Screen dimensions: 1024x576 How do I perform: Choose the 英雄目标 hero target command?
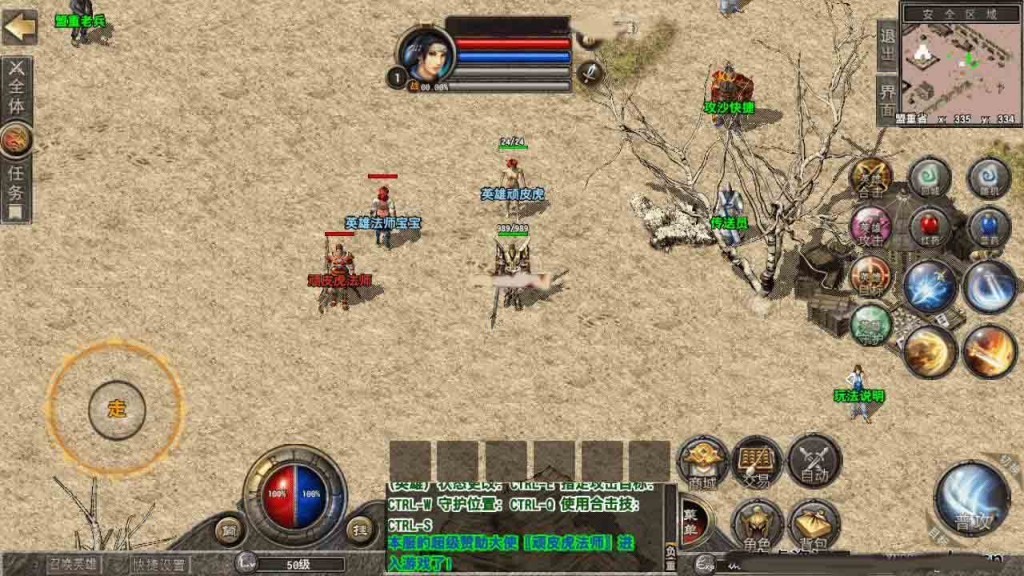tap(870, 276)
